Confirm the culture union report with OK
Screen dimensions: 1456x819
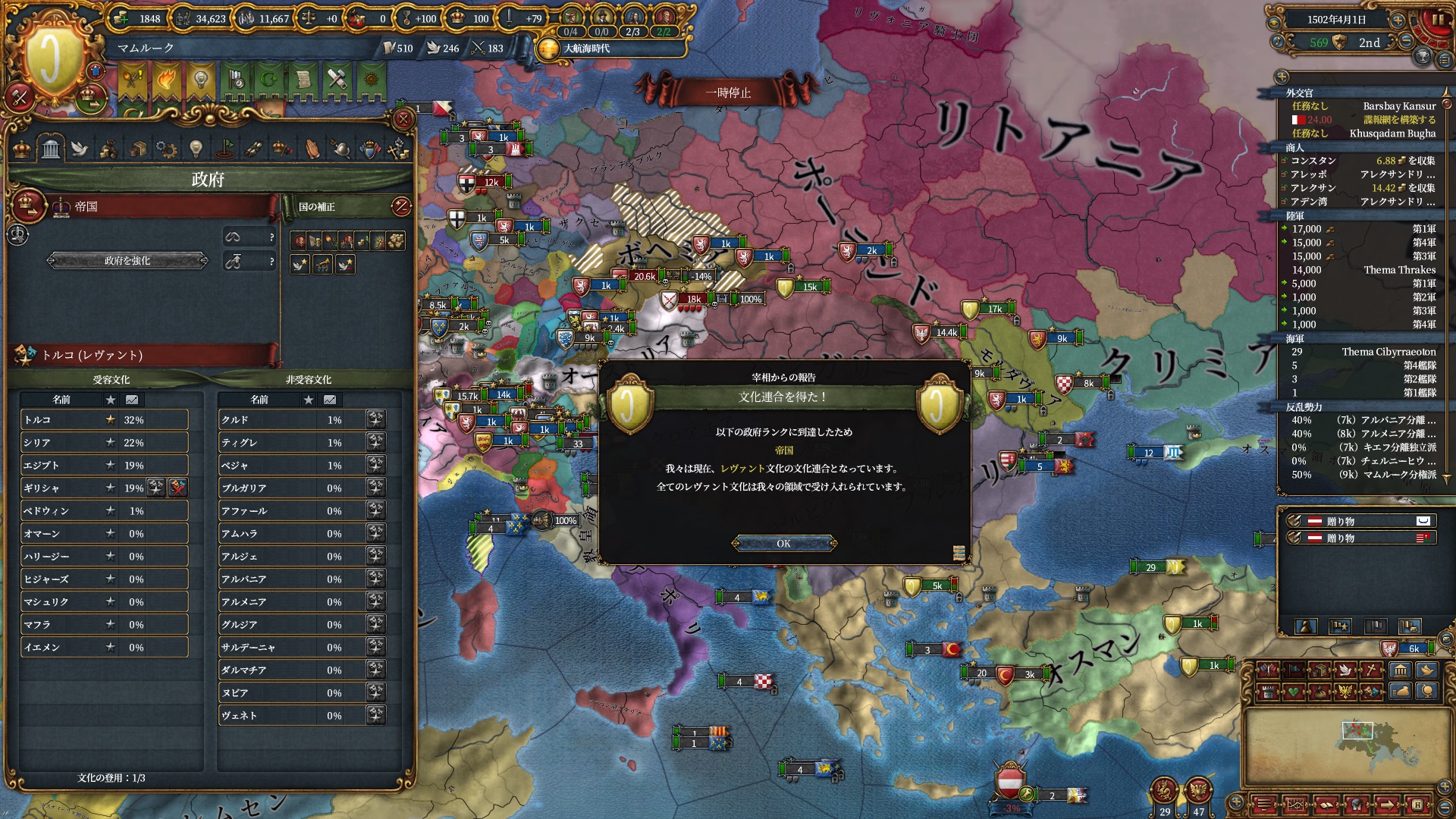(x=783, y=544)
